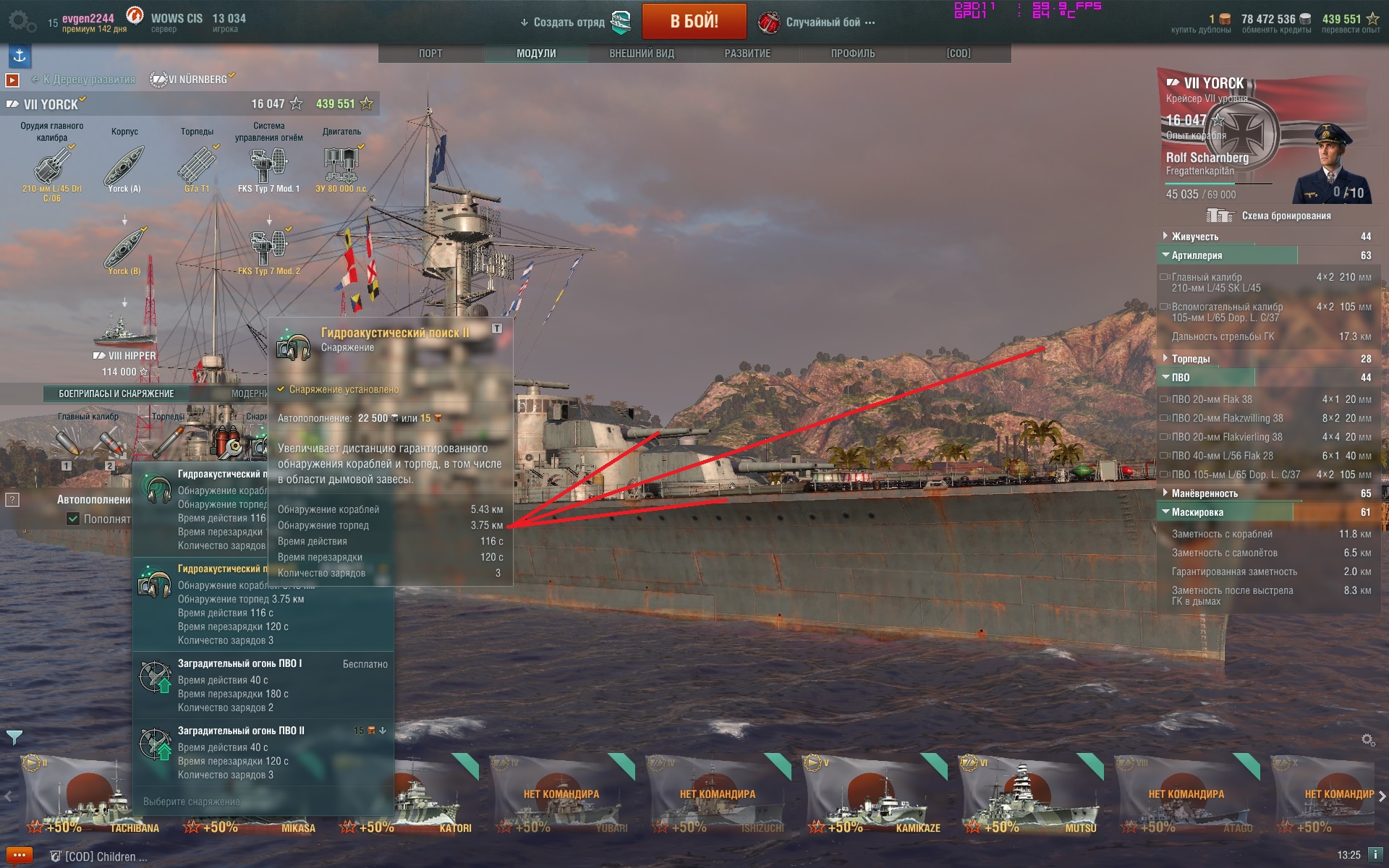Open the ВНЕШНИЙ ВИД tab
Viewport: 1389px width, 868px height.
pyautogui.click(x=642, y=54)
